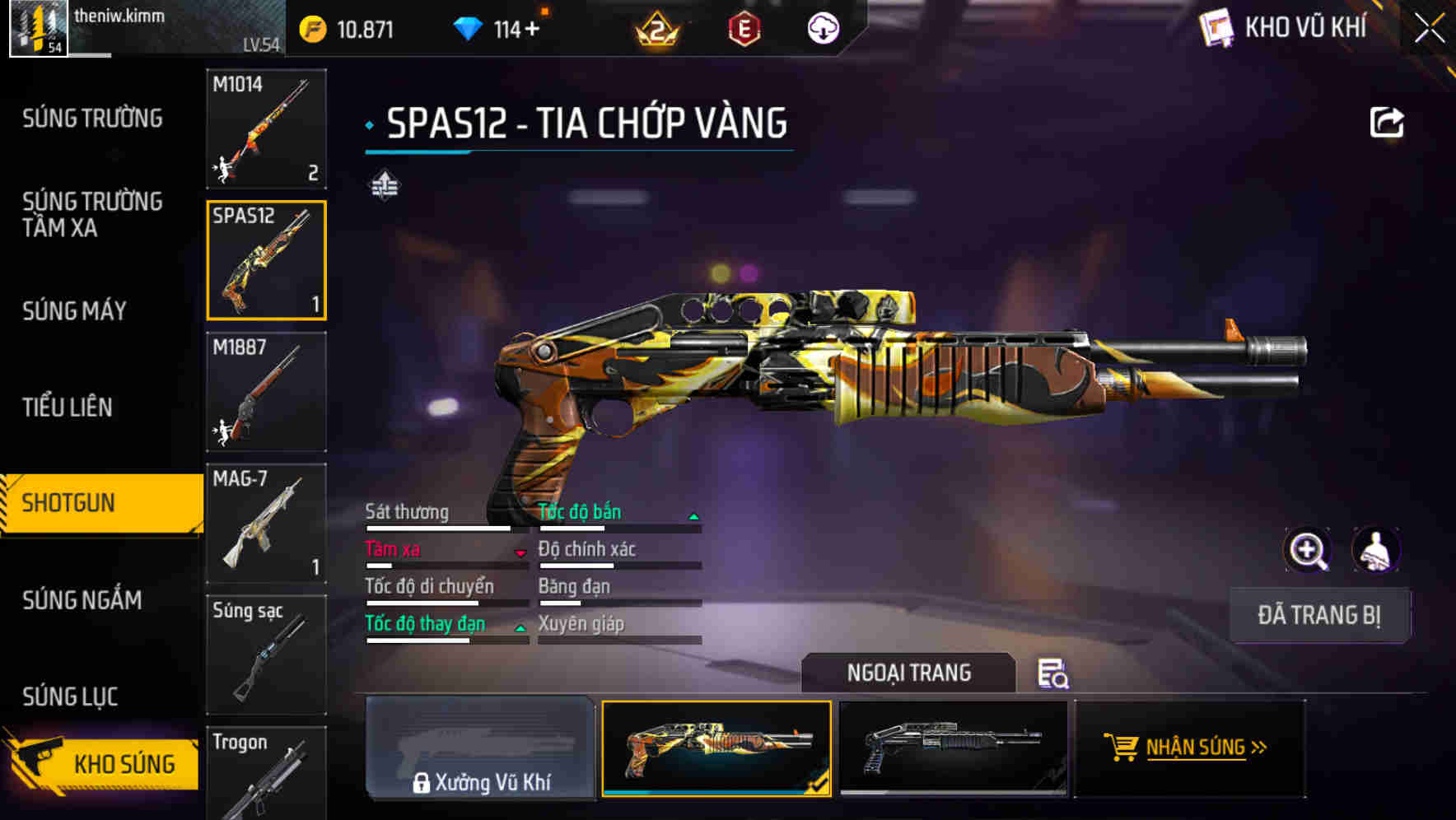Click the Đã Trang Bị button
This screenshot has height=820, width=1456.
click(x=1318, y=615)
